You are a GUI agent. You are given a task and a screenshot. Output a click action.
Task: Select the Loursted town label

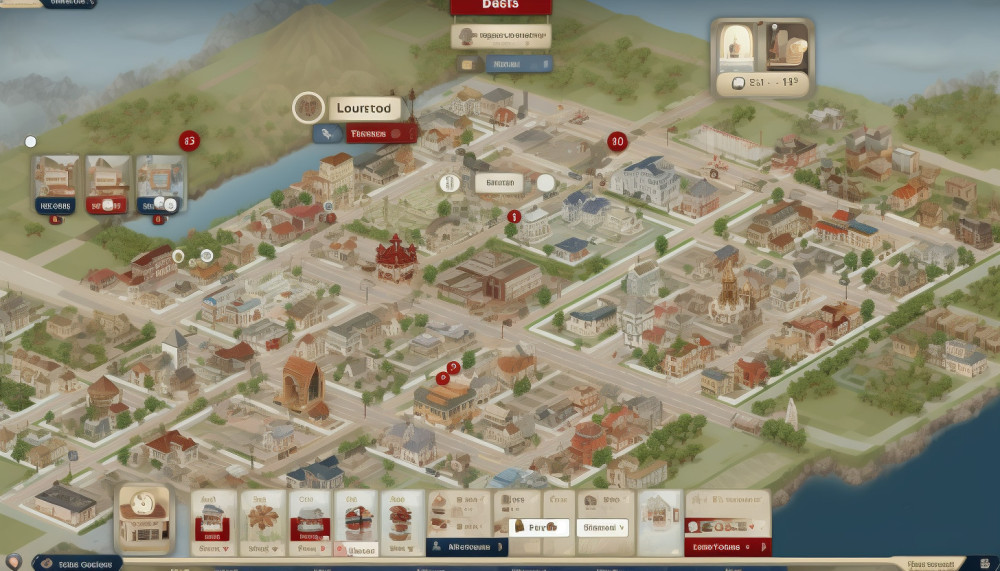tap(364, 108)
